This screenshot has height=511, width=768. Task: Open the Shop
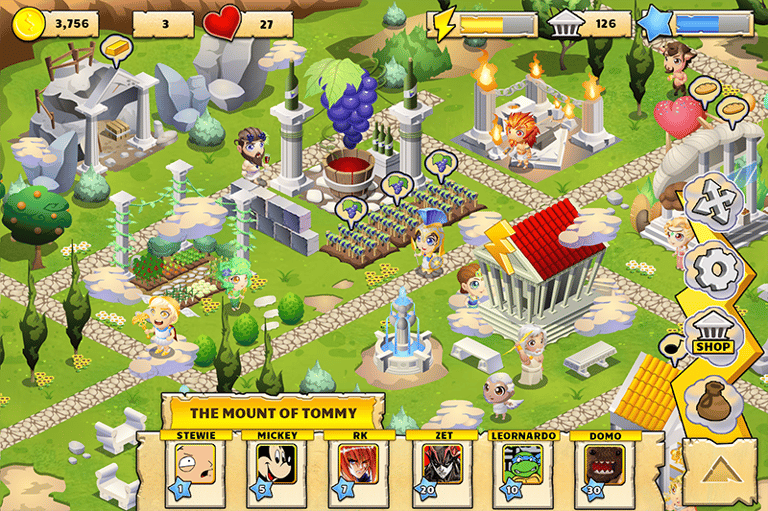click(x=713, y=336)
